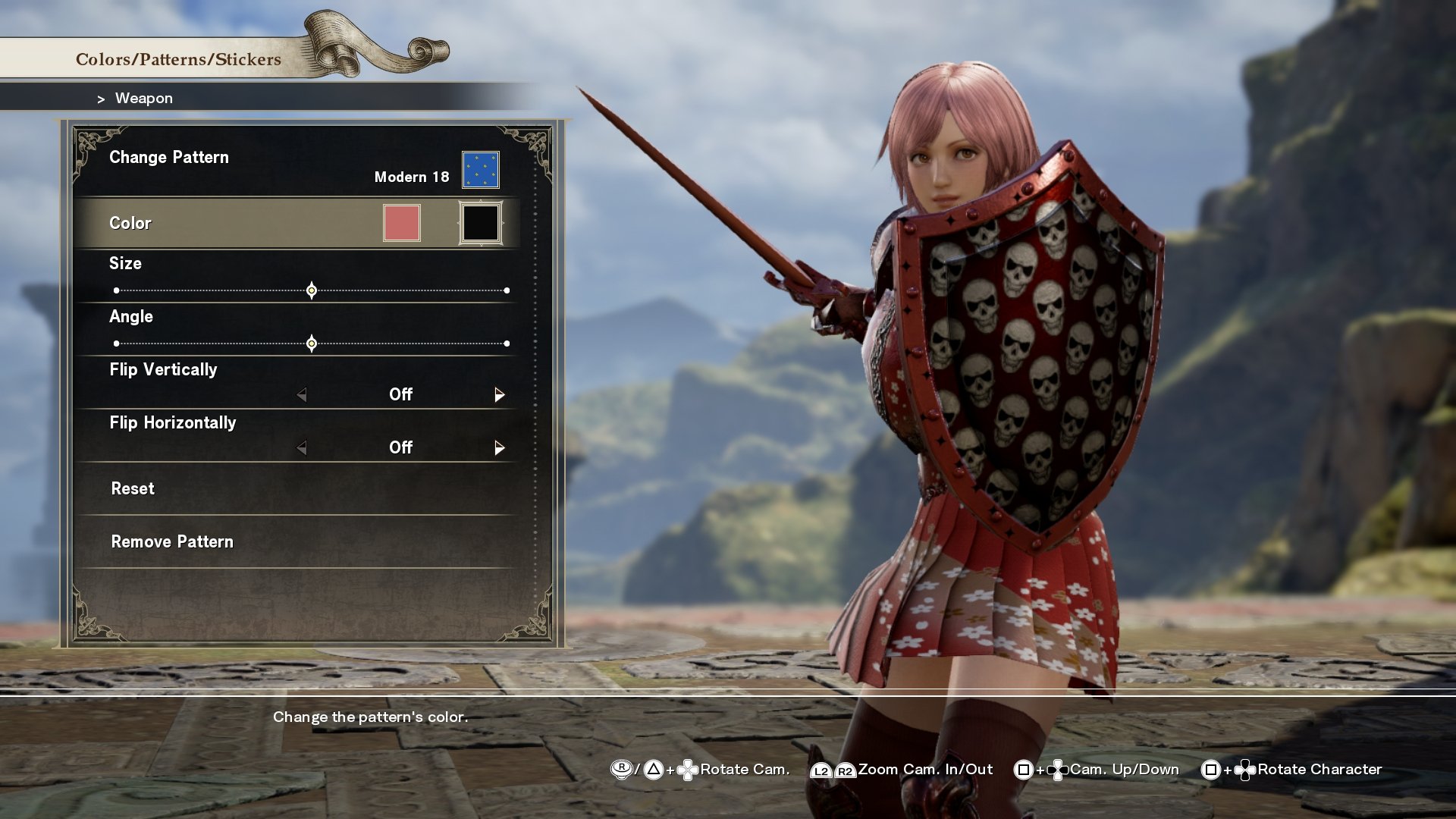The image size is (1456, 819).
Task: Select Remove Pattern
Action: (172, 541)
